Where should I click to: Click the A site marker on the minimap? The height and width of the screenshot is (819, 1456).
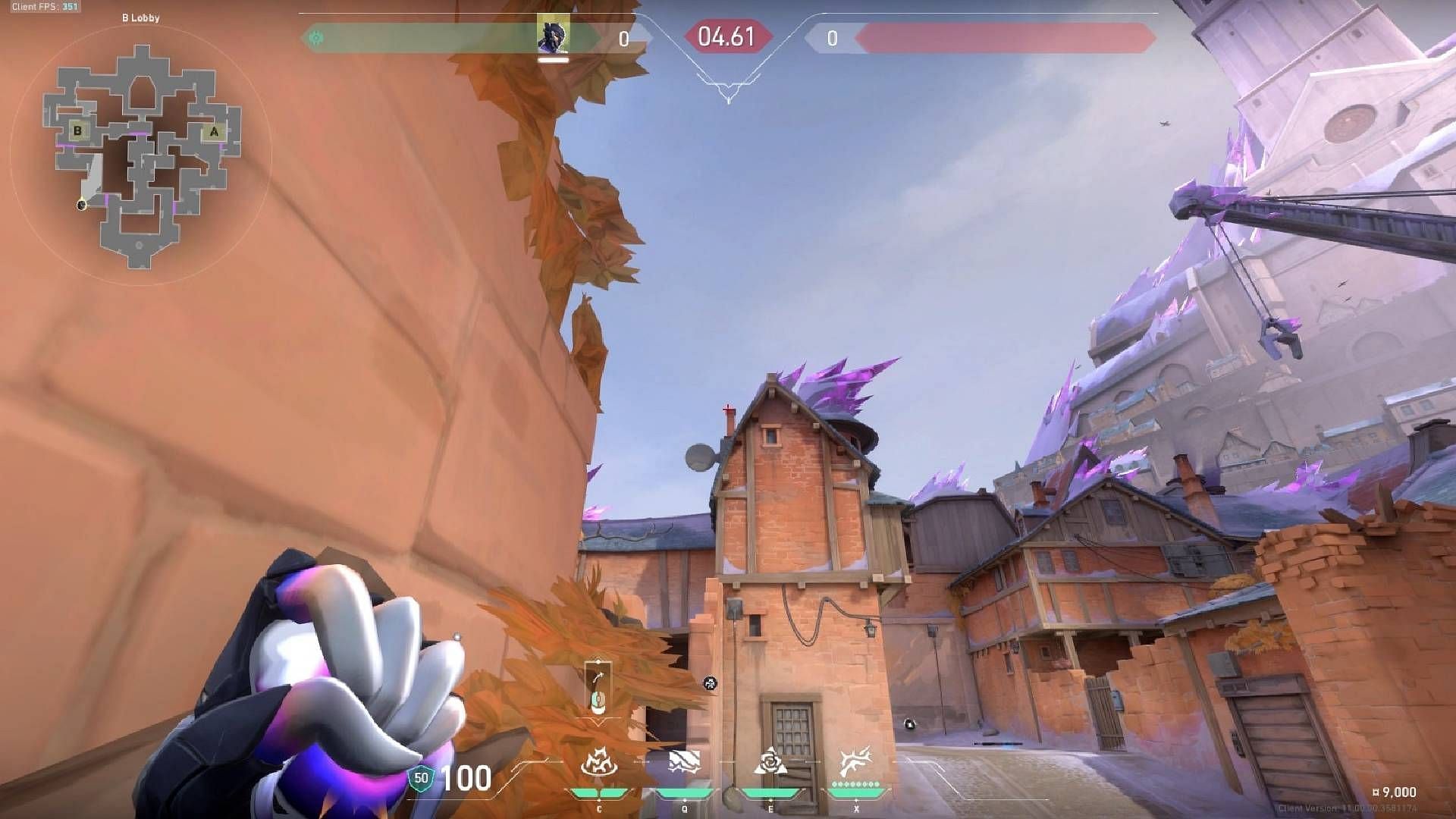coord(215,130)
